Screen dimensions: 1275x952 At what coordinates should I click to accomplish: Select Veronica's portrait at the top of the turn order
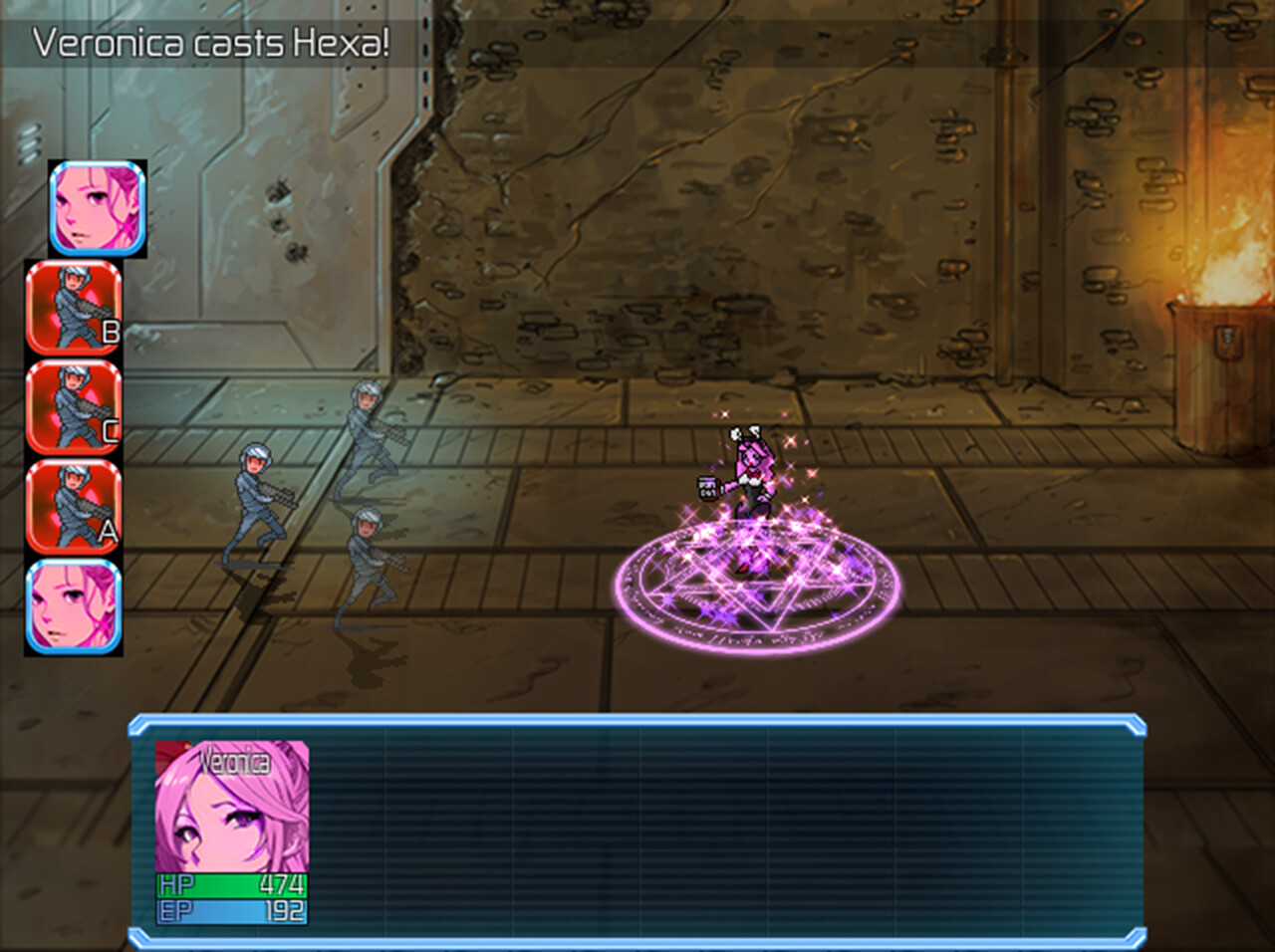point(95,208)
